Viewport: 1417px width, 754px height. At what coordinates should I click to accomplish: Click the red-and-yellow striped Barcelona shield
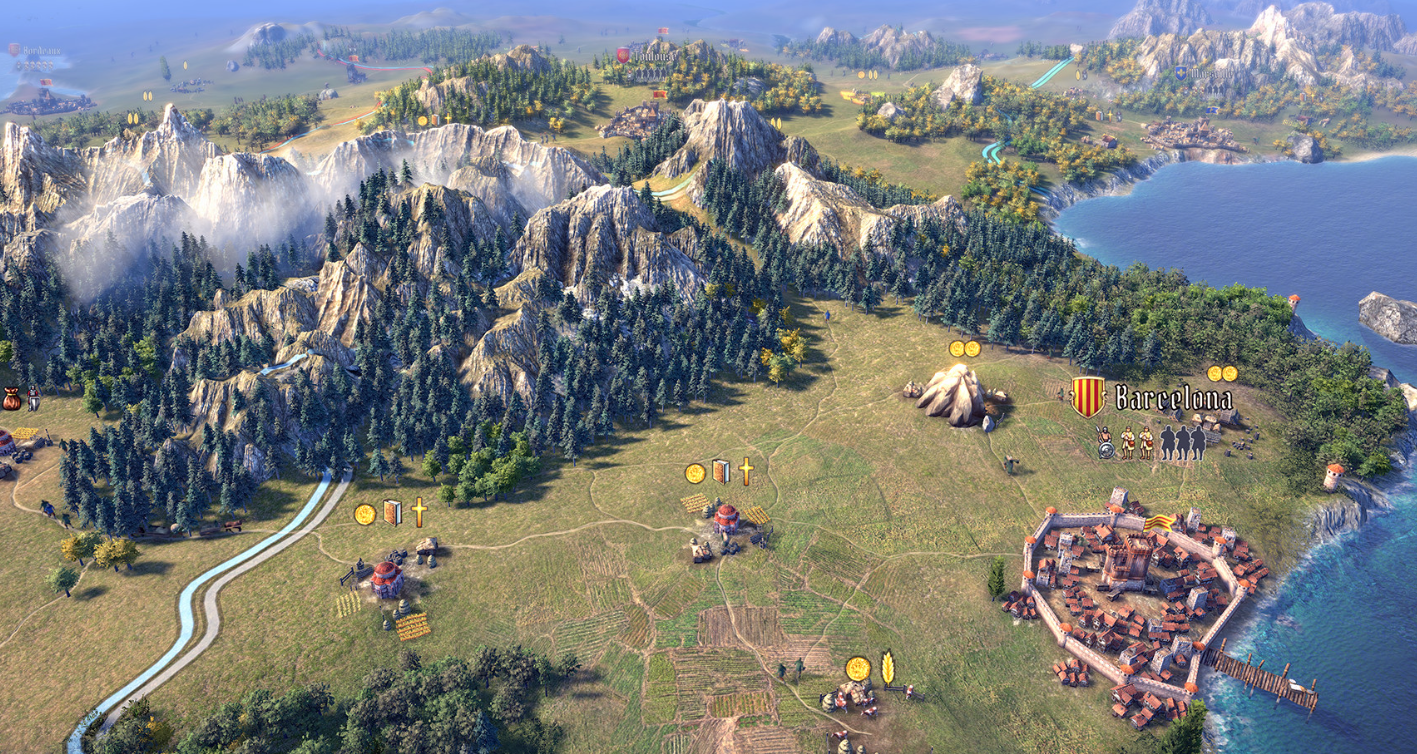1087,397
